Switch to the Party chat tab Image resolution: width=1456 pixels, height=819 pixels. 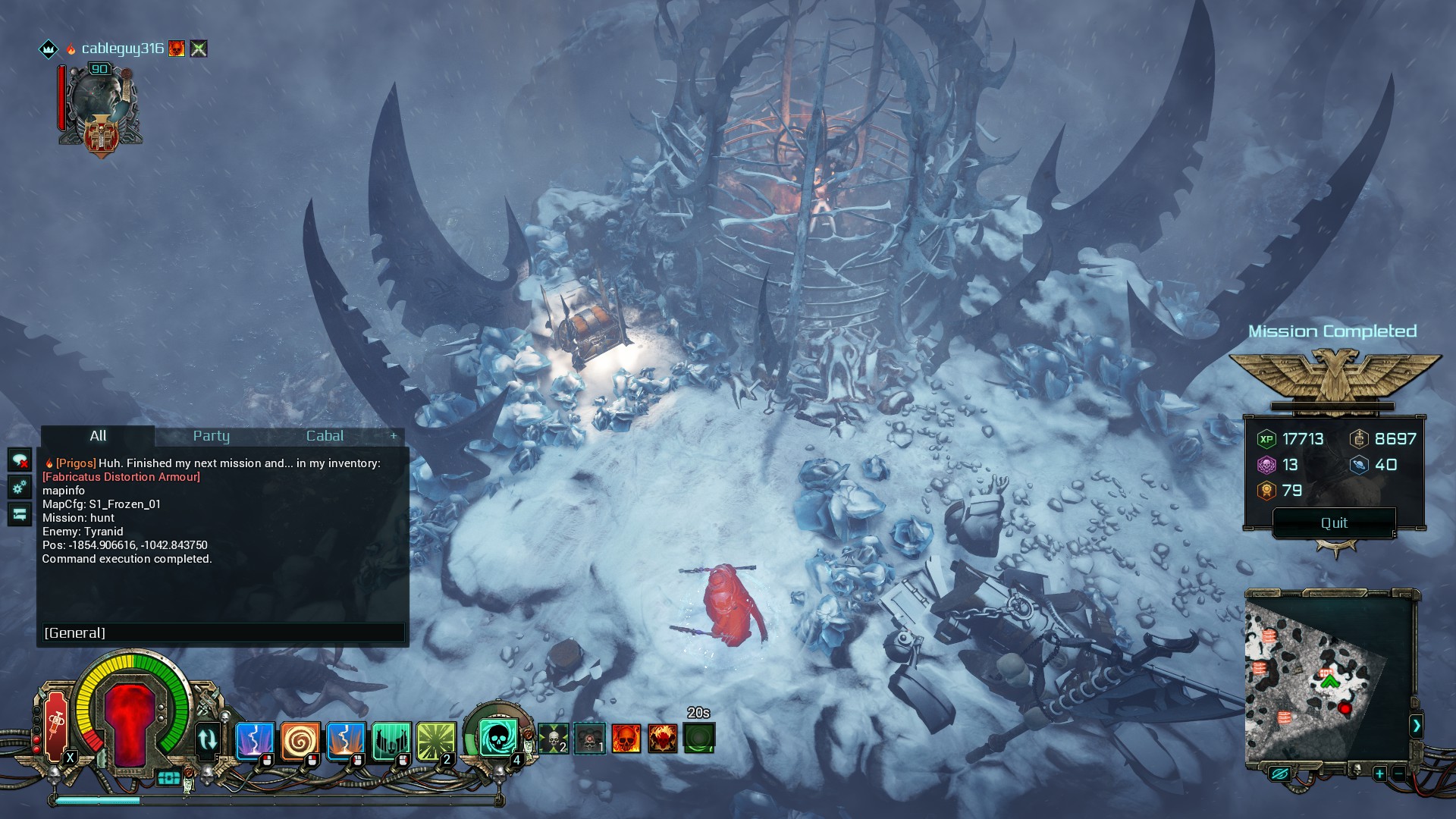click(211, 436)
